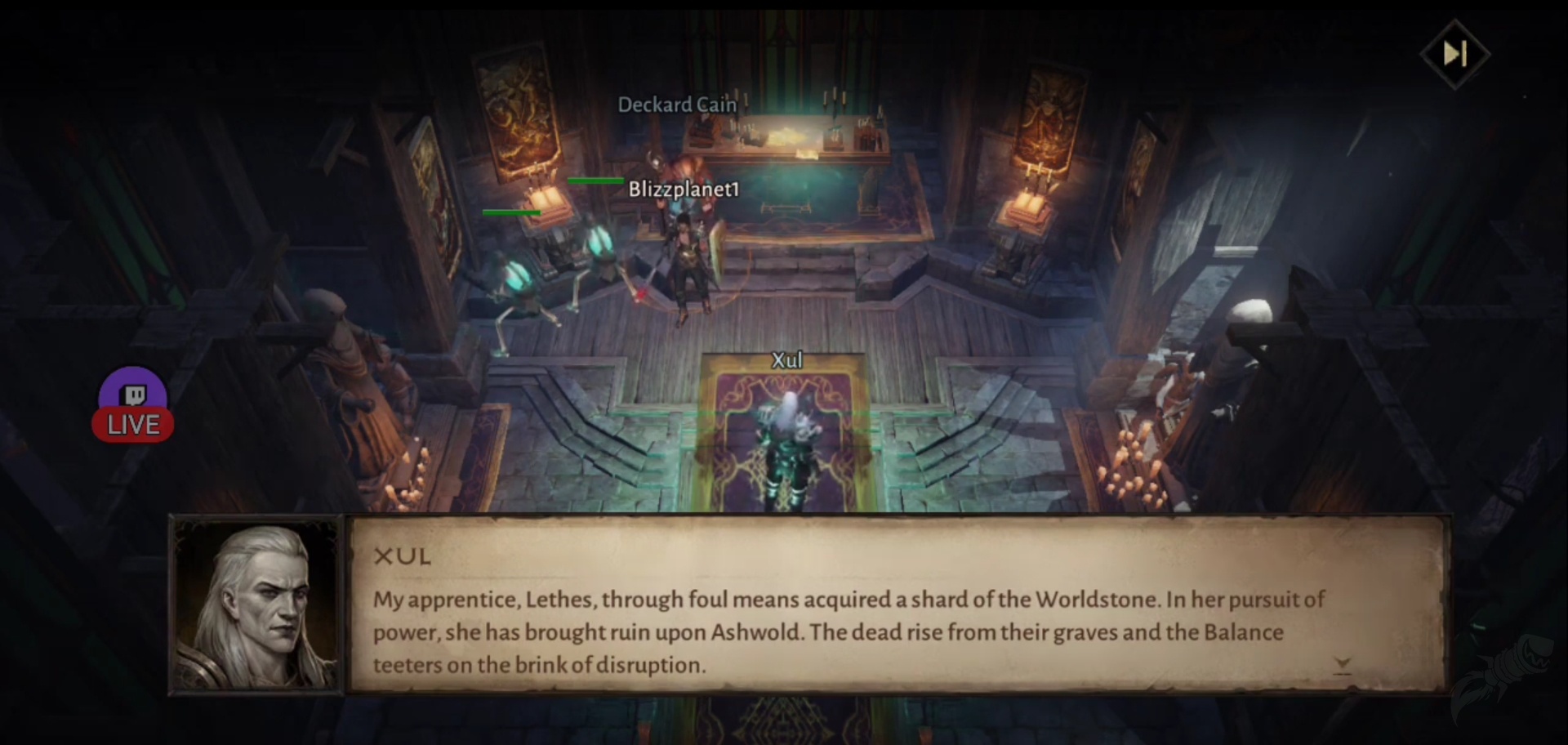The width and height of the screenshot is (1568, 745).
Task: Open the Twitch LIVE stream overlay
Action: coord(133,407)
